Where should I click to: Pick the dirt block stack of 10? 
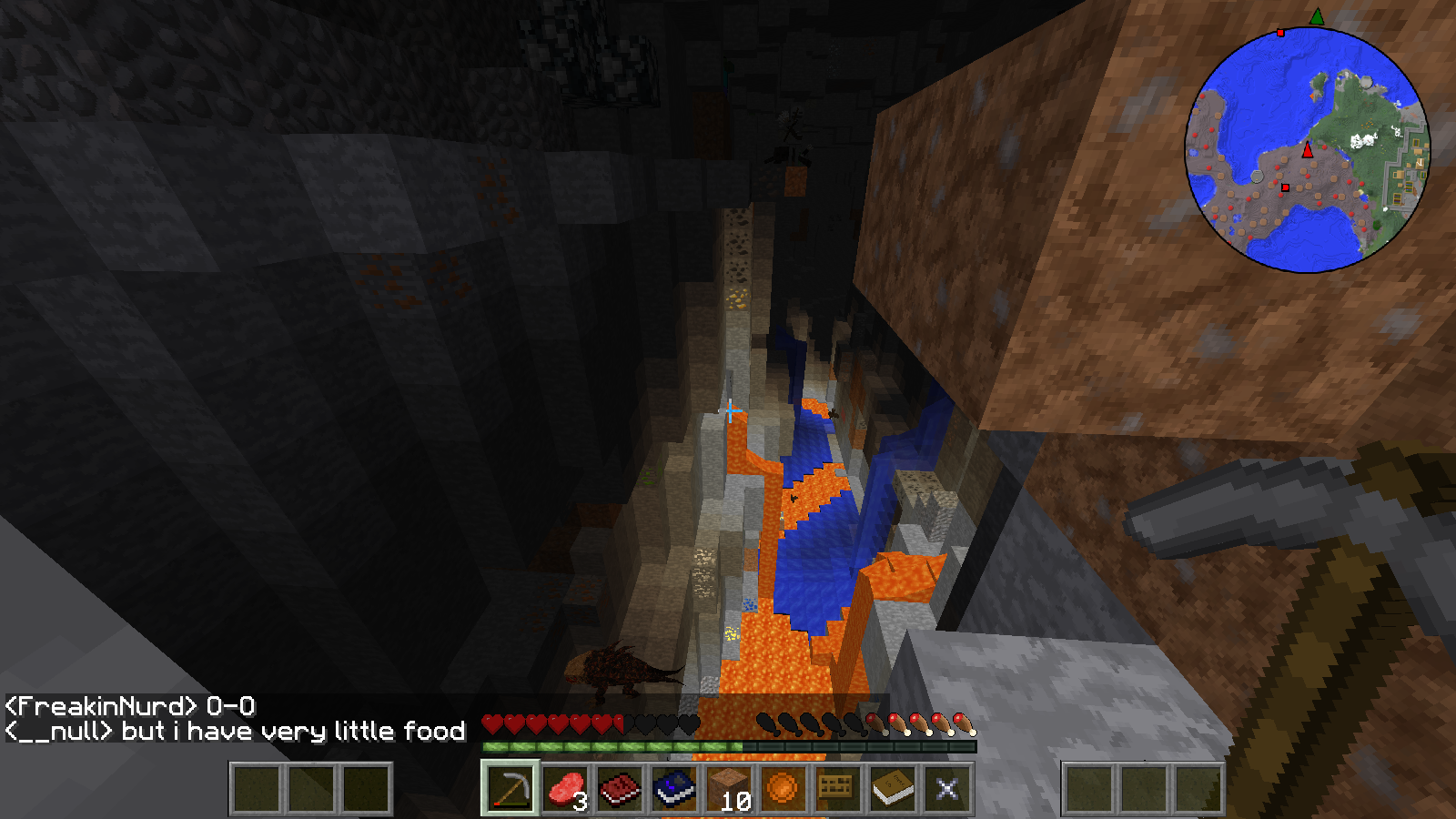[x=730, y=788]
